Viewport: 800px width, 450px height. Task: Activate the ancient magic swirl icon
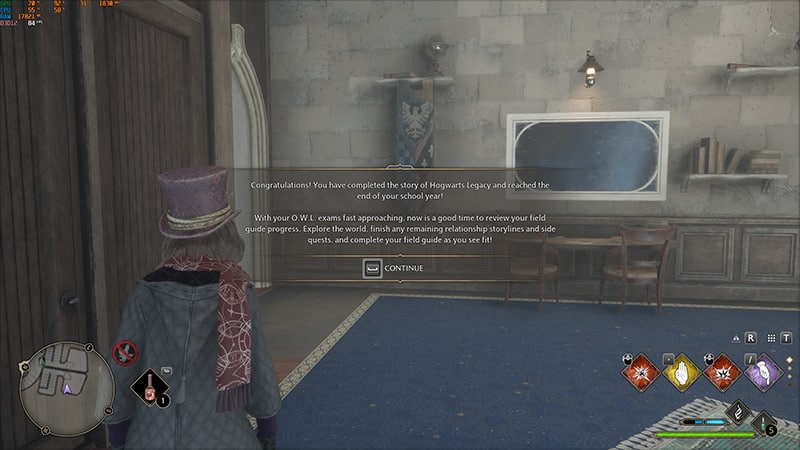737,410
